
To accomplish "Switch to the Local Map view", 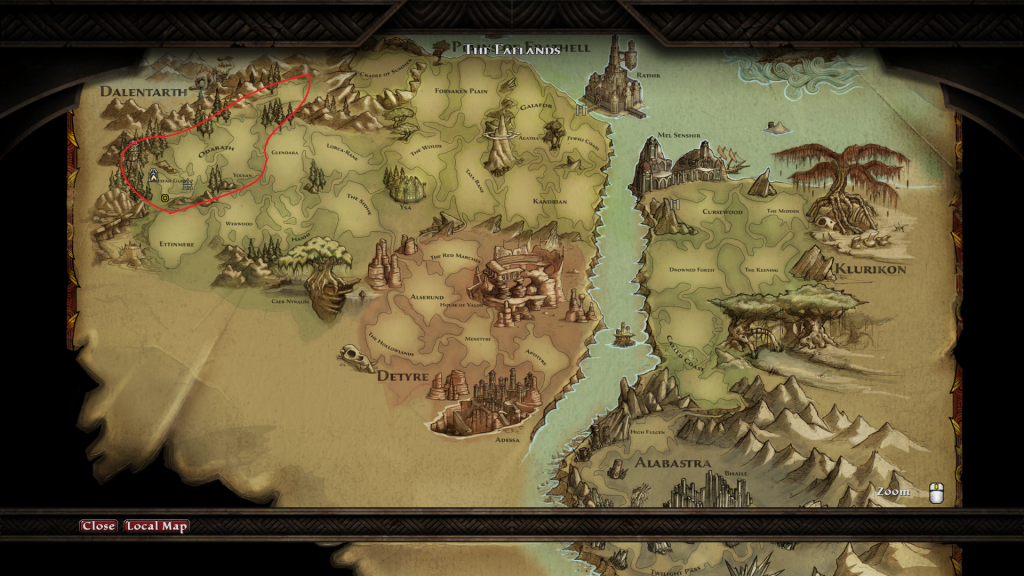I will [x=156, y=526].
